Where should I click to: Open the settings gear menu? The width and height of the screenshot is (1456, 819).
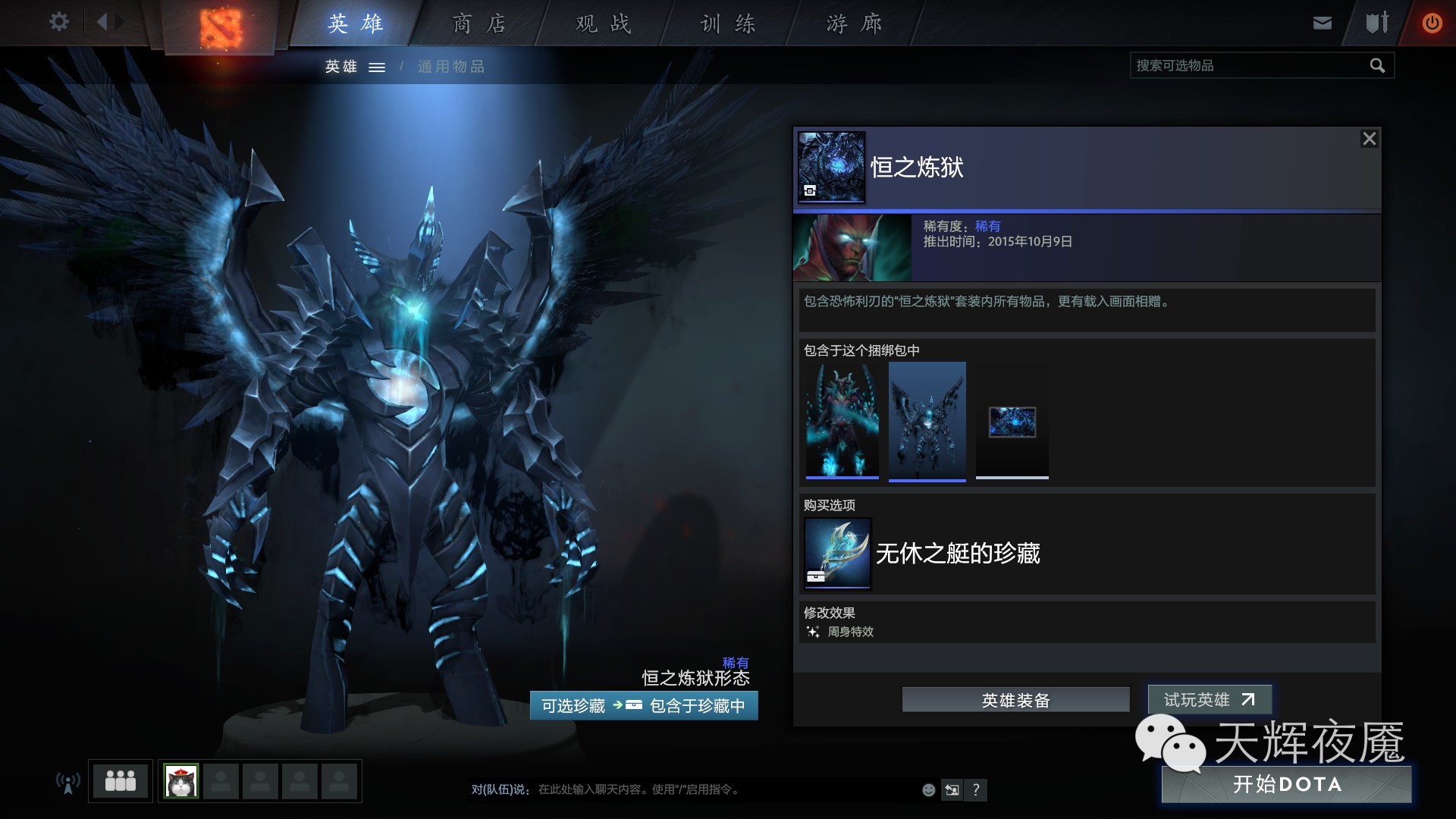(x=58, y=22)
